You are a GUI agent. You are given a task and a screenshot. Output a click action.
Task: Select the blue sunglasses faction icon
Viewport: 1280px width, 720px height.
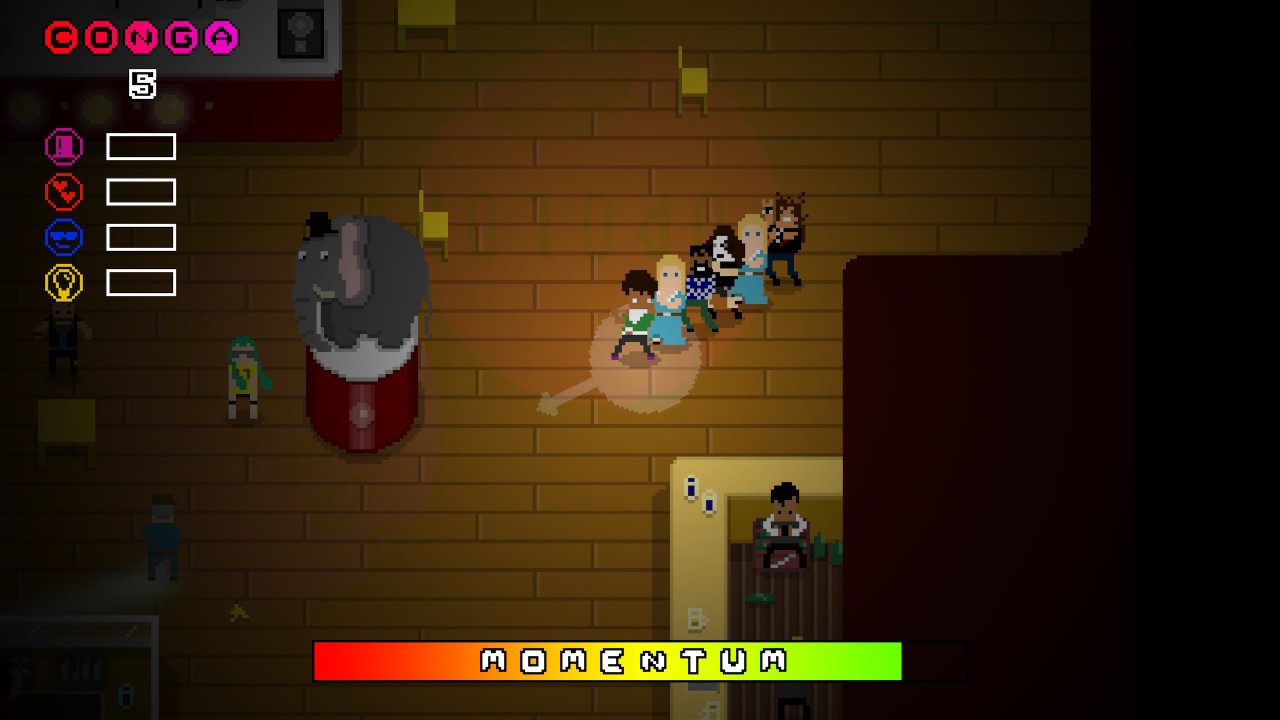point(63,236)
